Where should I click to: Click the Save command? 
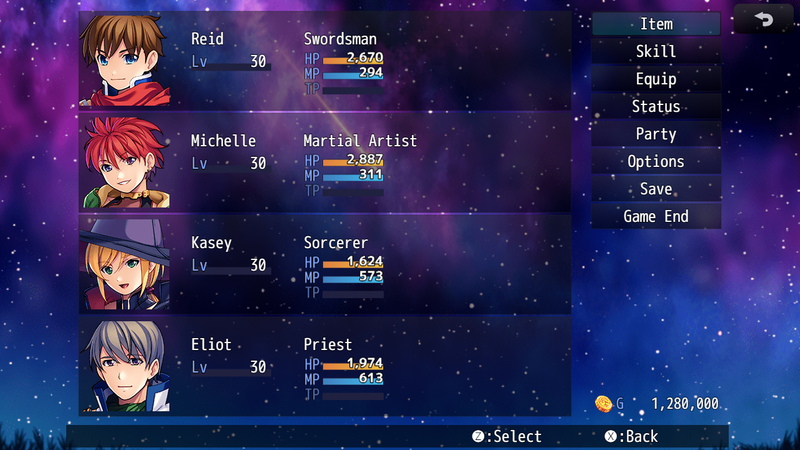click(656, 189)
